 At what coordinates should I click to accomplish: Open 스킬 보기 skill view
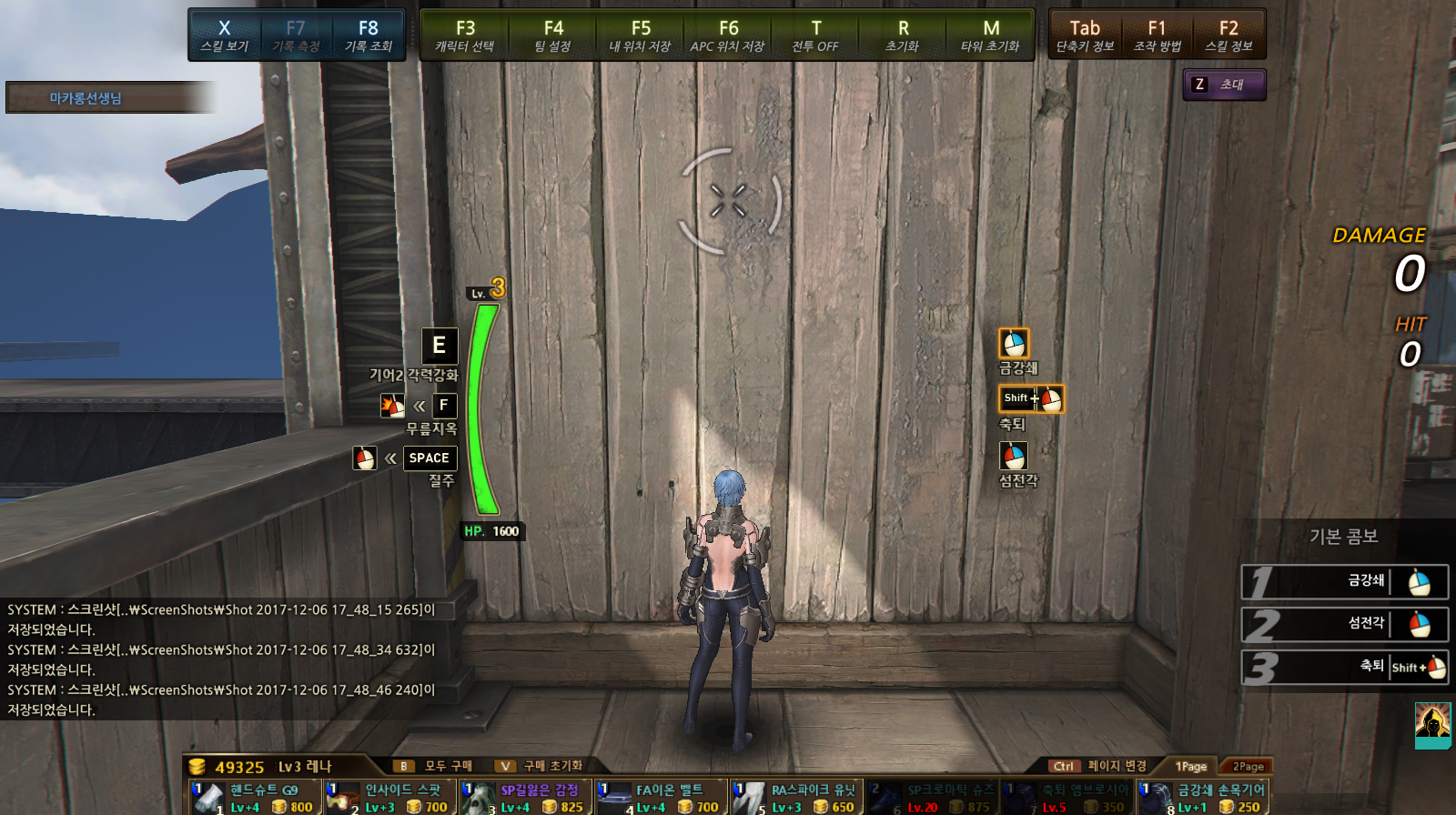[x=225, y=35]
